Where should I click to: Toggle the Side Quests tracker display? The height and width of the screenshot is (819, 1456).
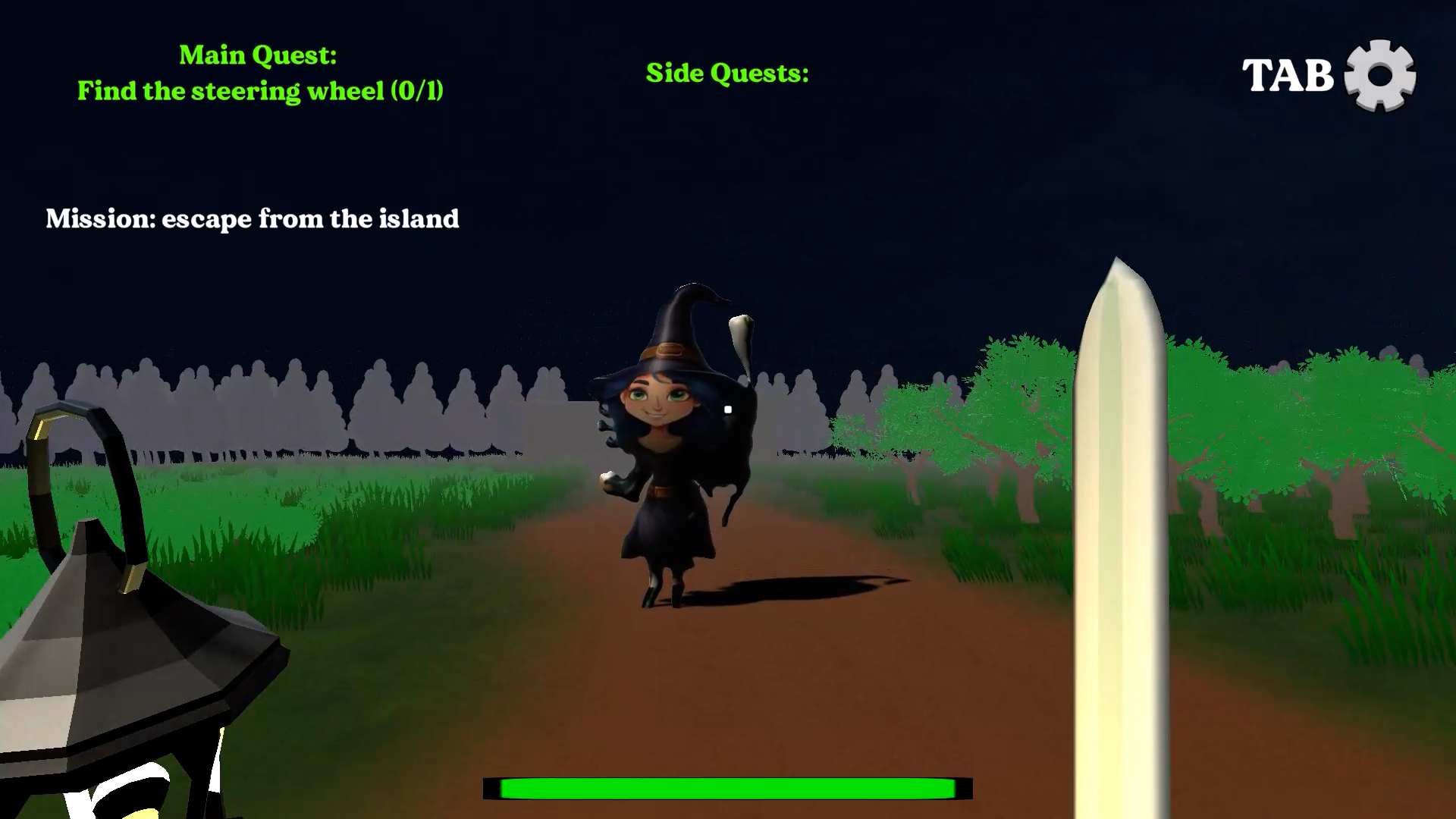coord(726,73)
